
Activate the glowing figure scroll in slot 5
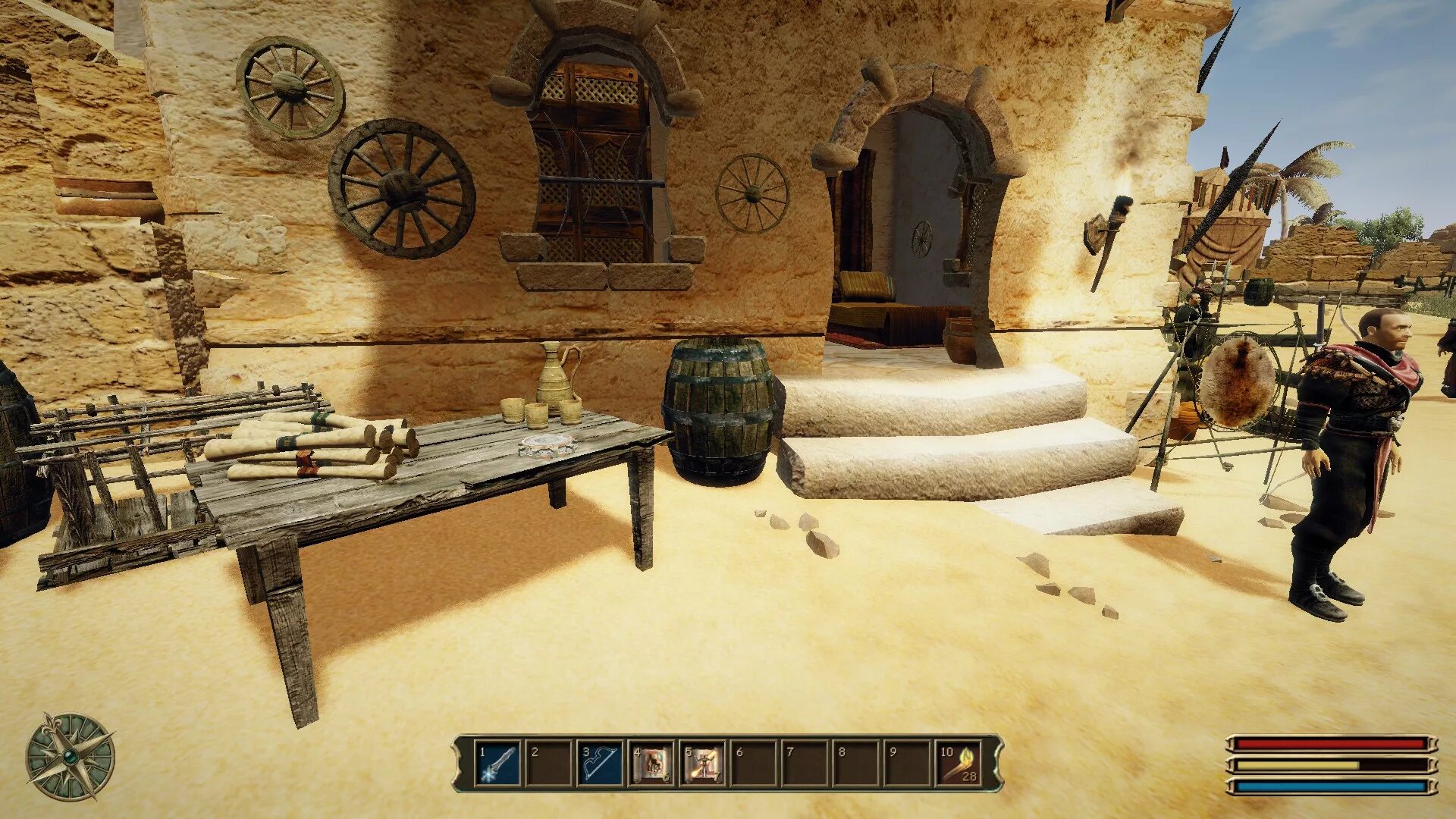[x=703, y=764]
